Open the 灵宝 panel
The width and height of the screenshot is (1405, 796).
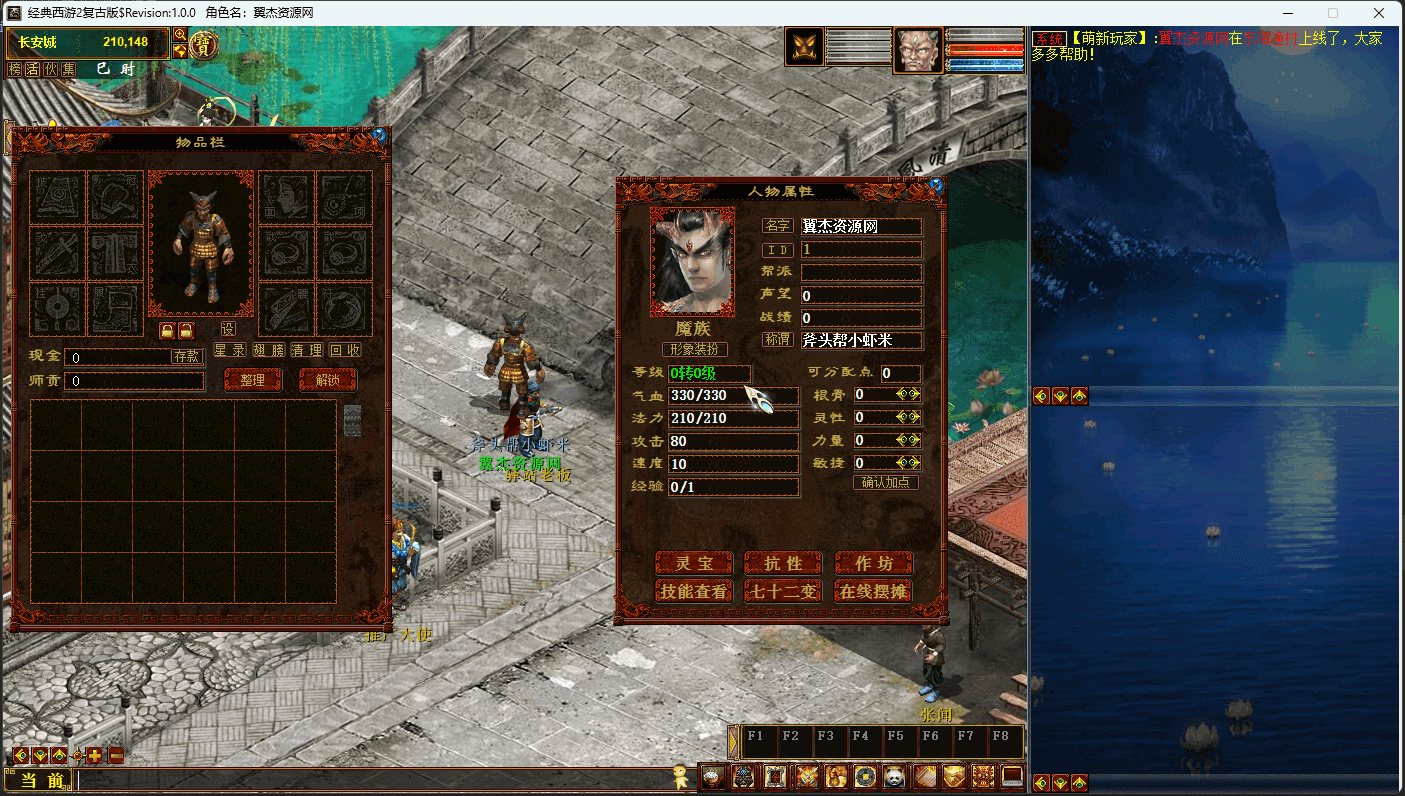pyautogui.click(x=693, y=564)
